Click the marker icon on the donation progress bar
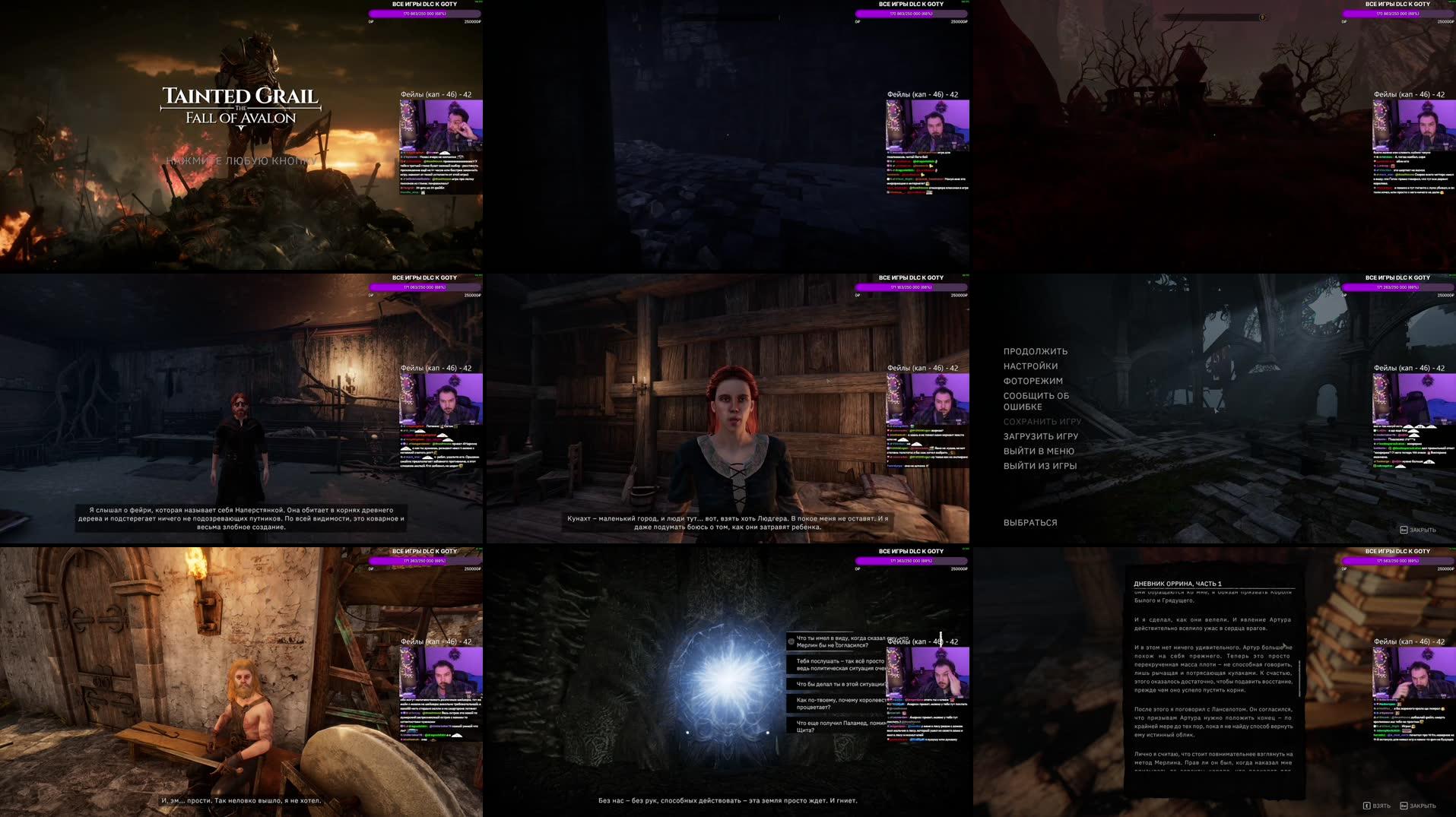The image size is (1456, 817). pos(1262,17)
